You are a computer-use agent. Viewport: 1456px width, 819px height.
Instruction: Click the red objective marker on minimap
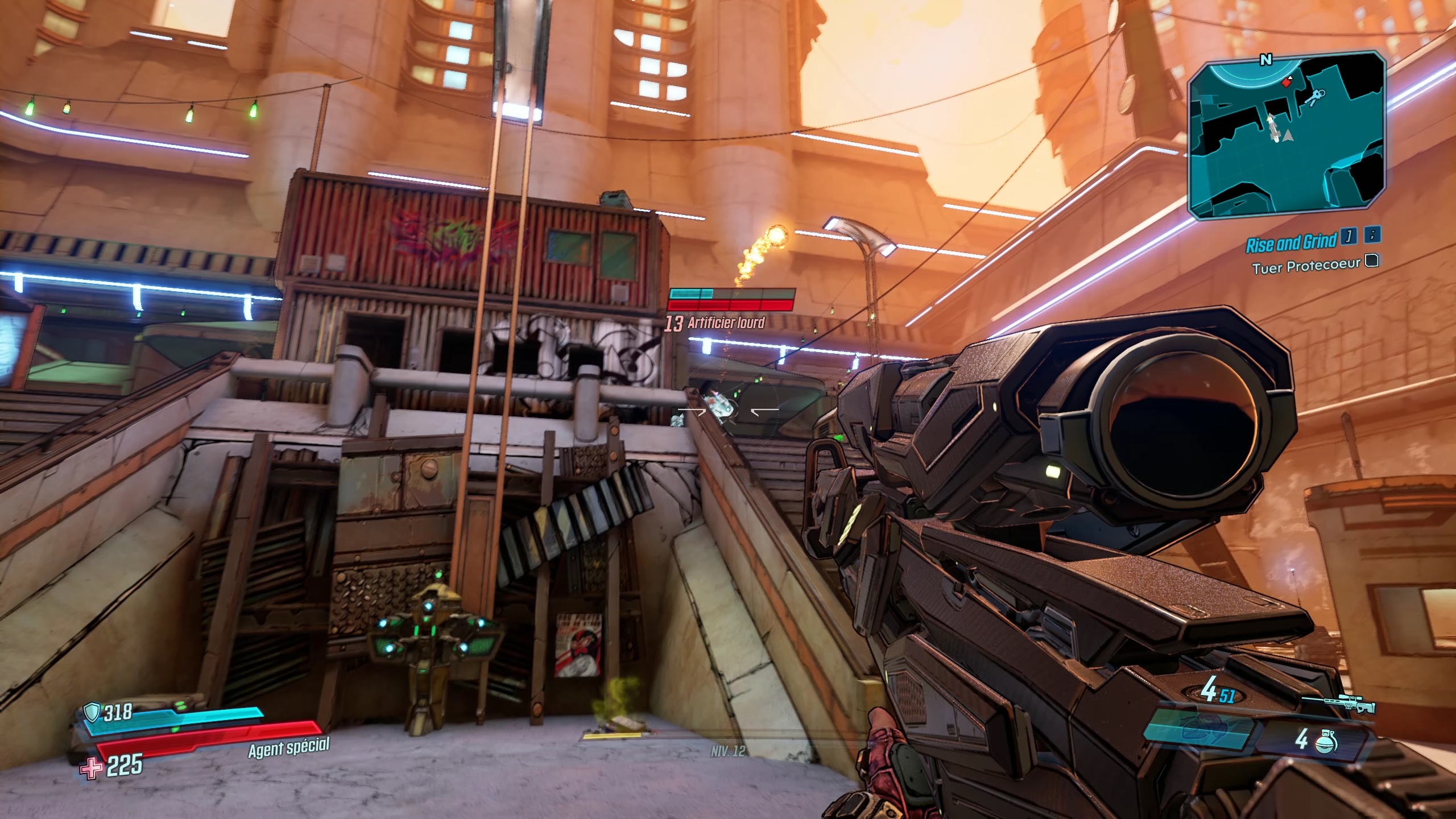coord(1287,83)
